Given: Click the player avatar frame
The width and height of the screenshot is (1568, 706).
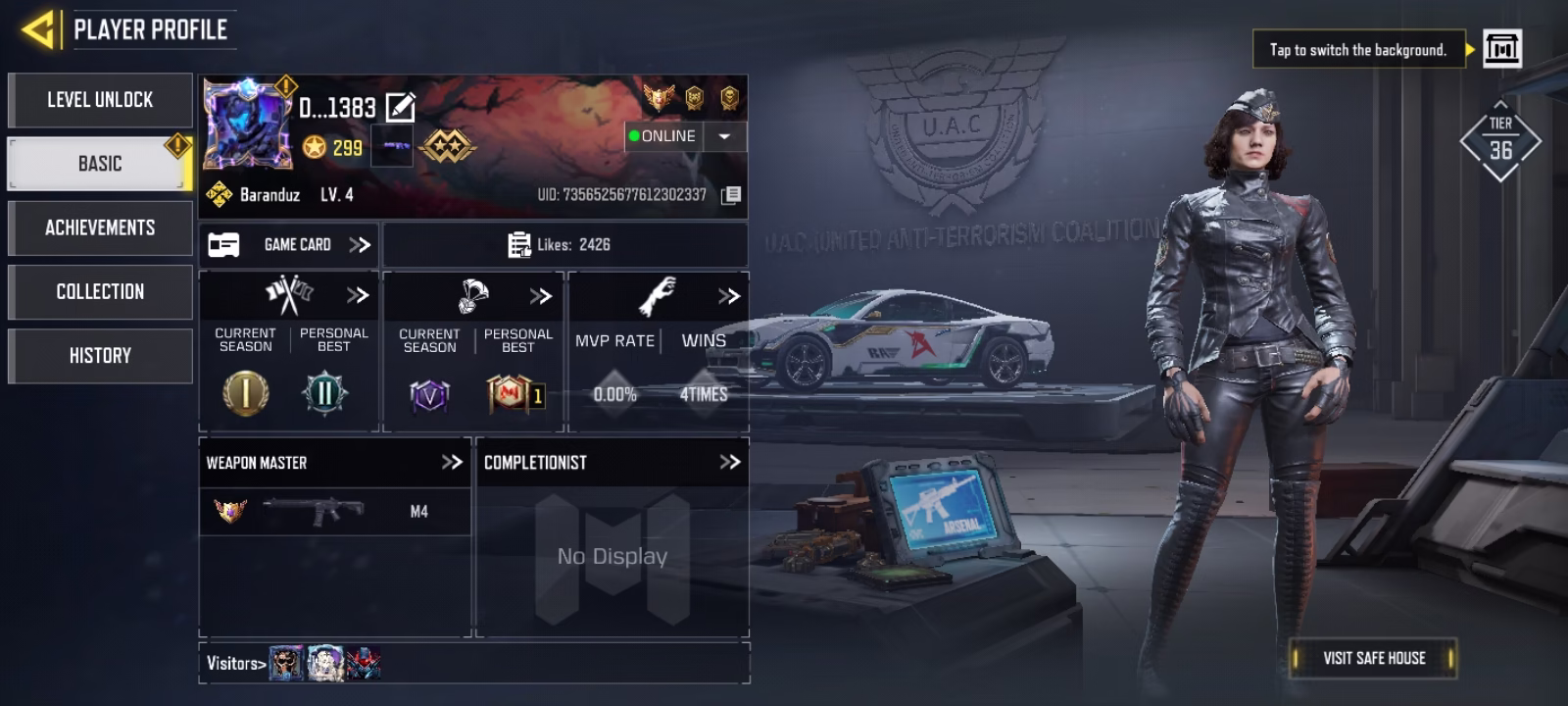Looking at the screenshot, I should (x=247, y=125).
